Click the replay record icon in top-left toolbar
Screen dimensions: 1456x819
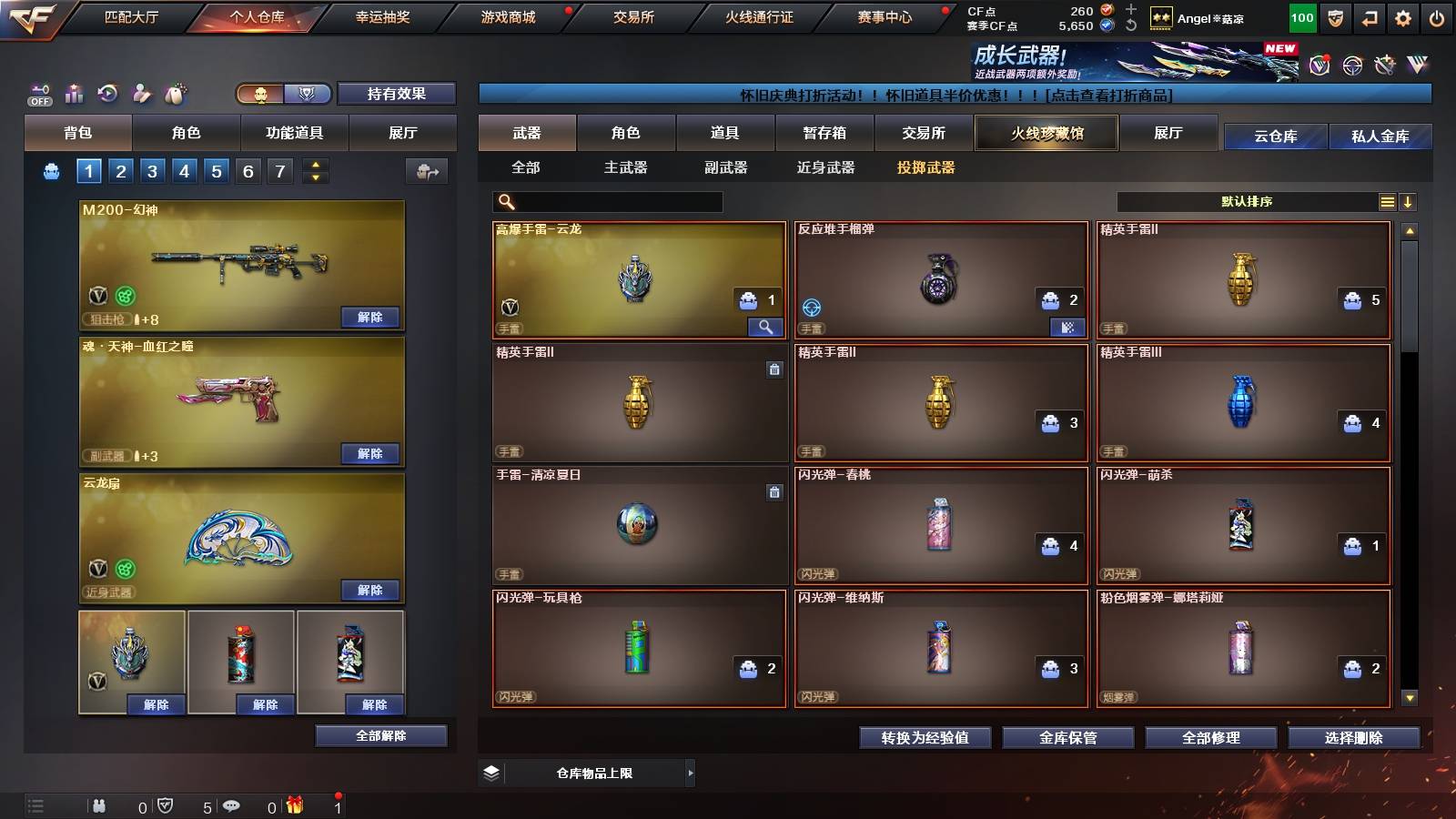(106, 91)
